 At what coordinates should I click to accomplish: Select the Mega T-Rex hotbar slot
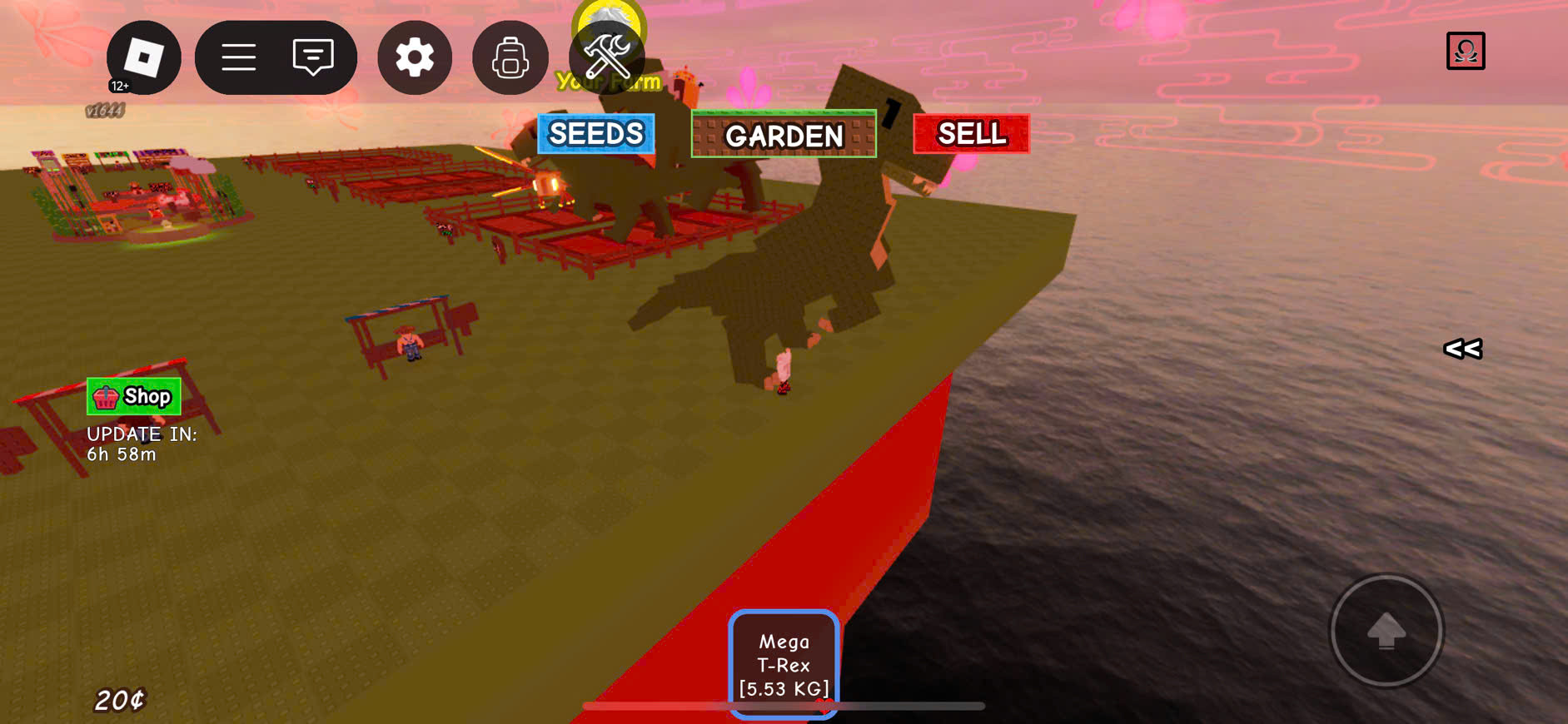coord(784,664)
